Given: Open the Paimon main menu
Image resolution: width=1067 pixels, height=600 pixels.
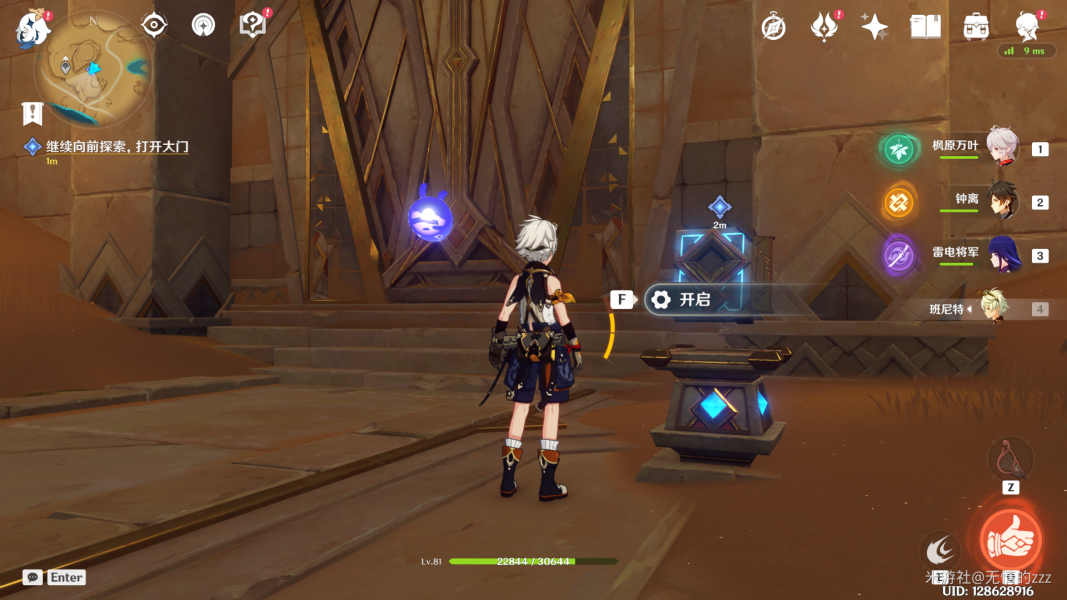Looking at the screenshot, I should point(32,28).
